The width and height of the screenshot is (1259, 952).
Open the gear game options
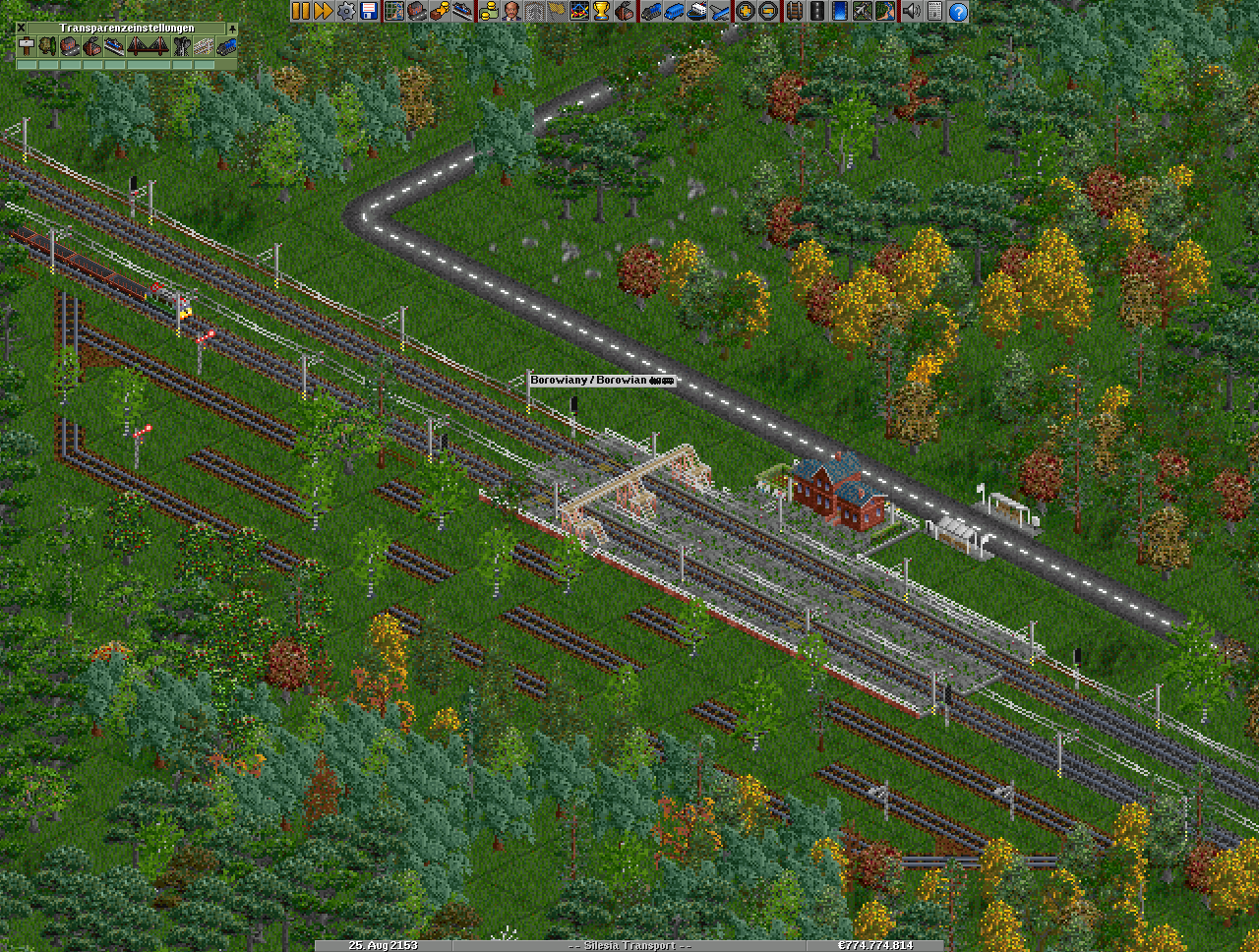[x=345, y=12]
